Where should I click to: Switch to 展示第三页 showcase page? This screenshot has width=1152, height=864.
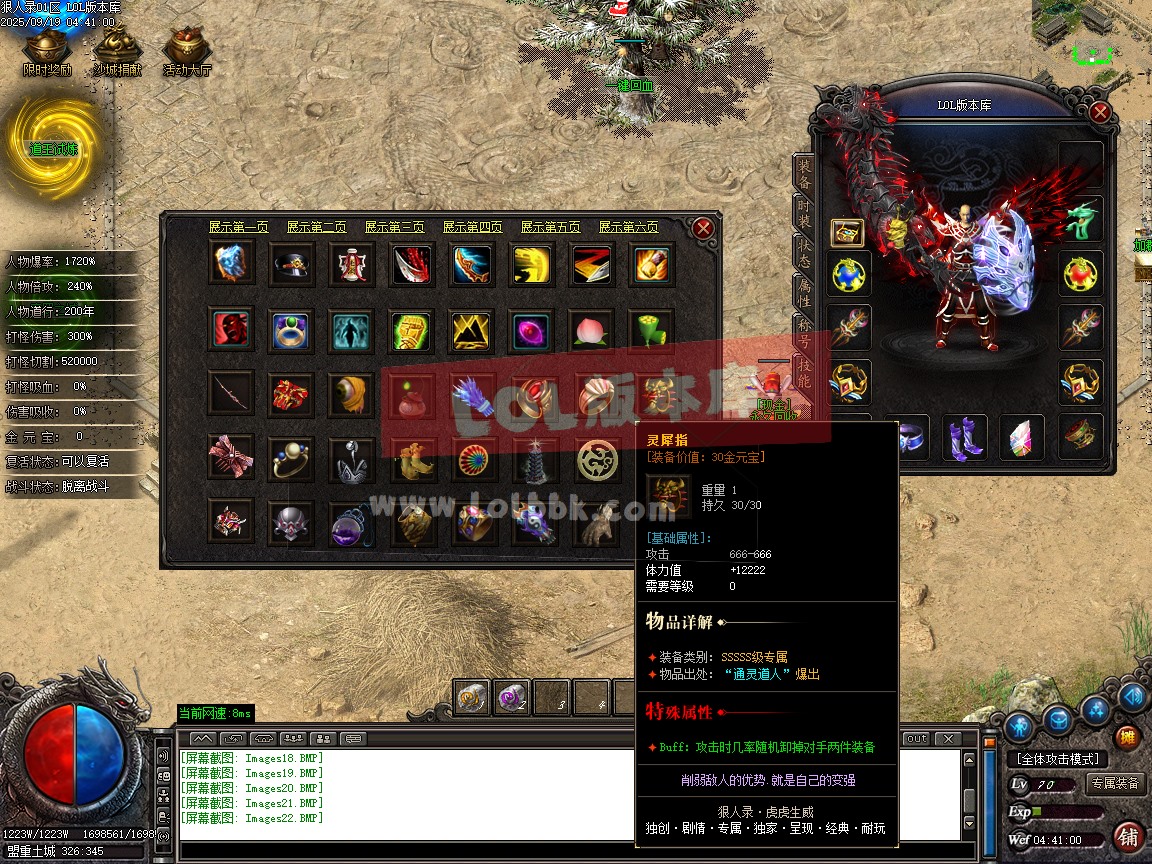coord(394,228)
